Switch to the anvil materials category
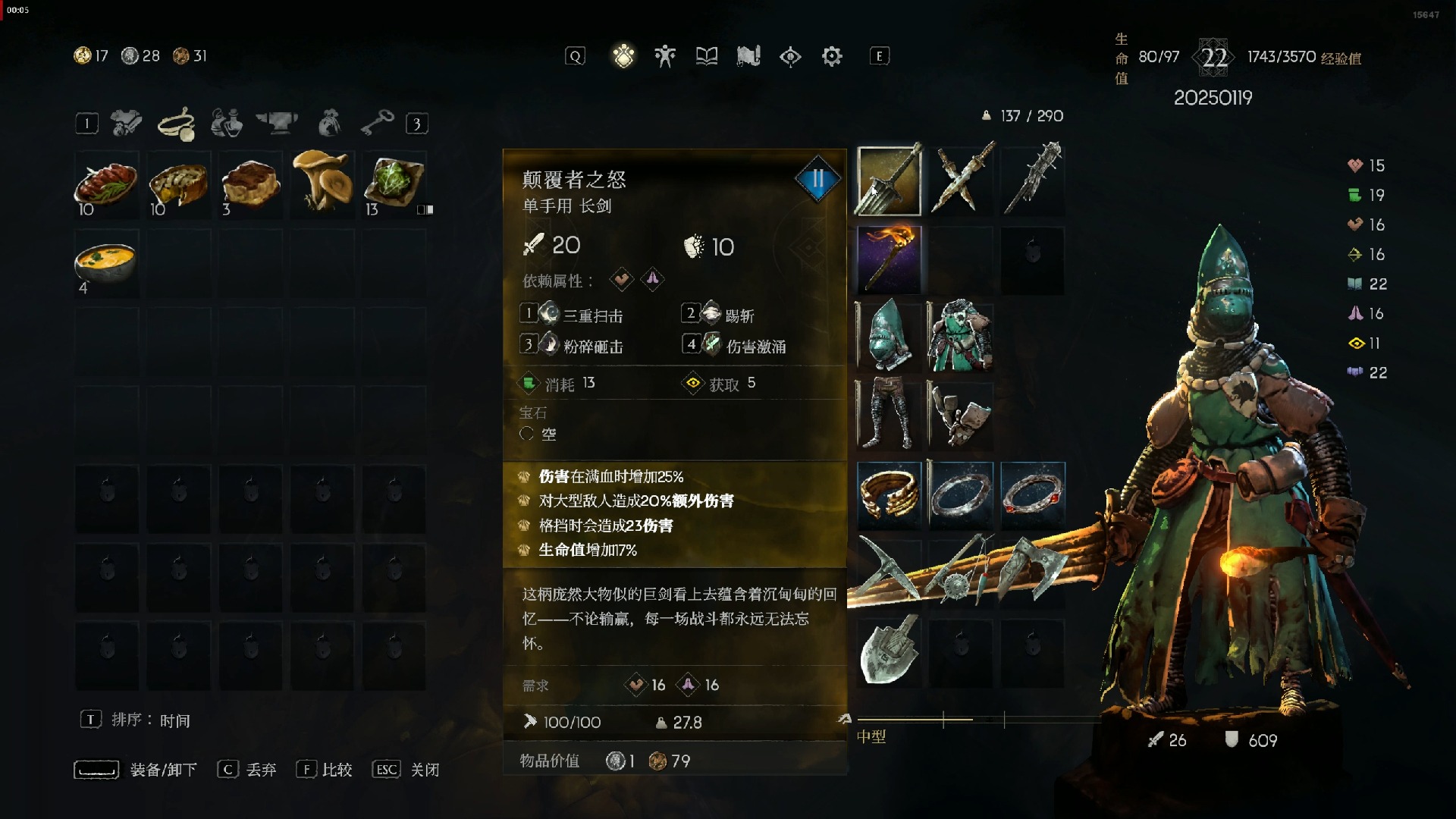Viewport: 1456px width, 819px height. 277,123
